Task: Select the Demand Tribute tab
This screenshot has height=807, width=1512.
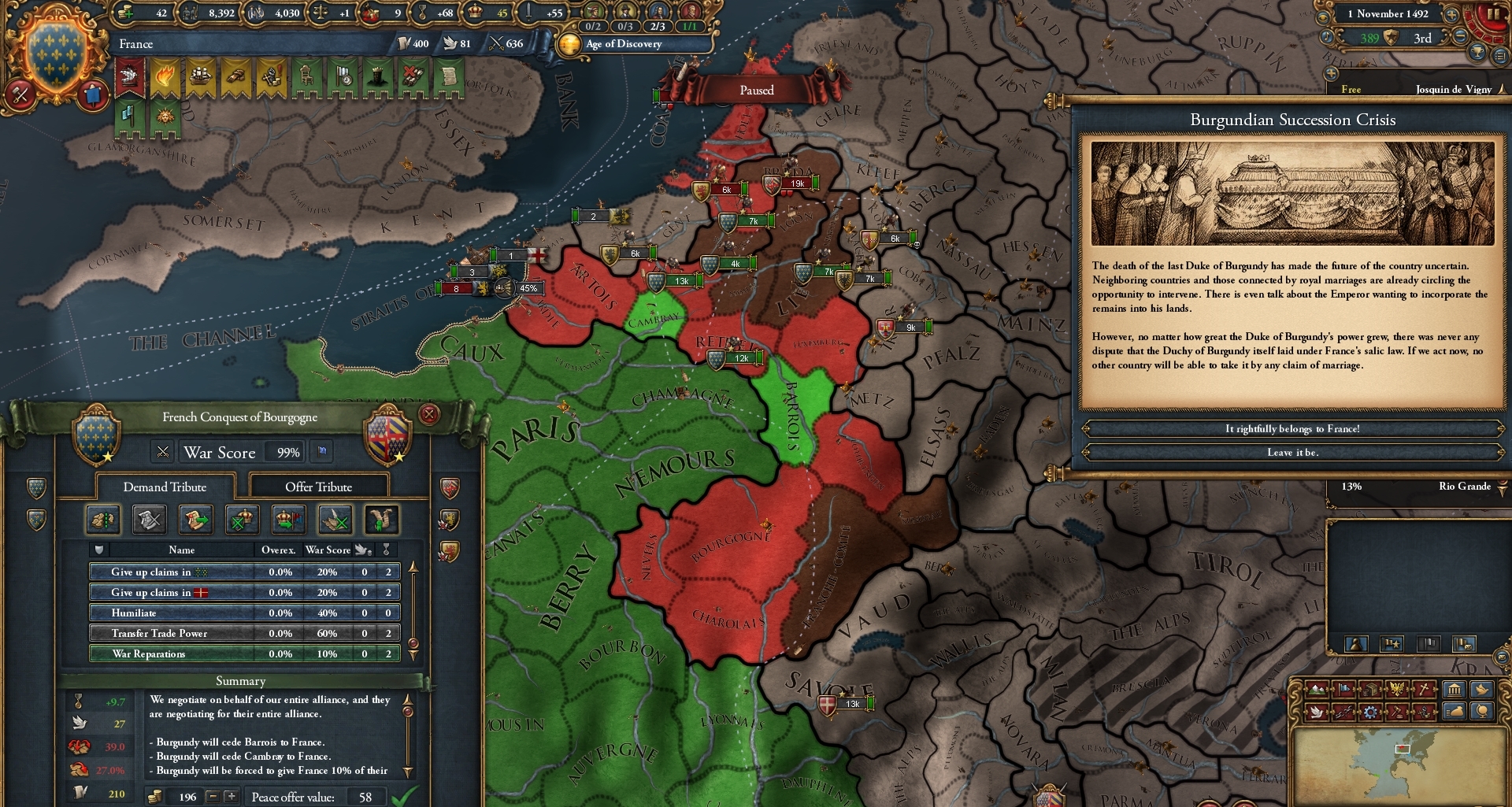Action: click(163, 487)
